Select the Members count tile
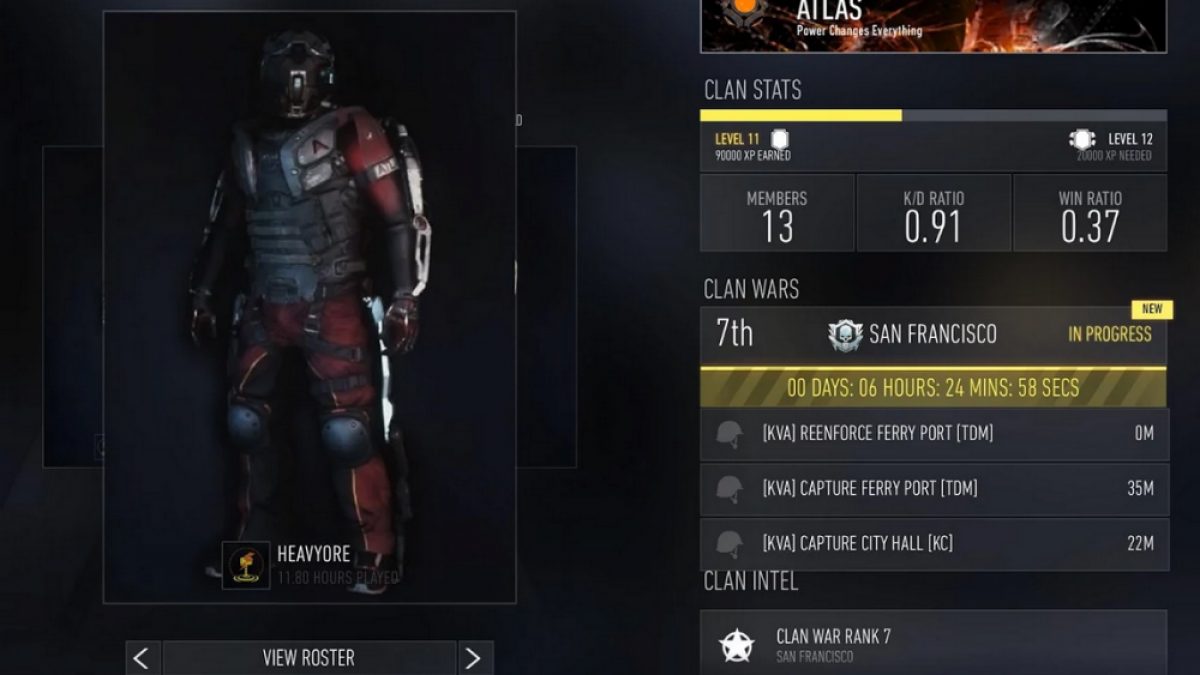Screen dimensions: 1200x675 point(777,213)
